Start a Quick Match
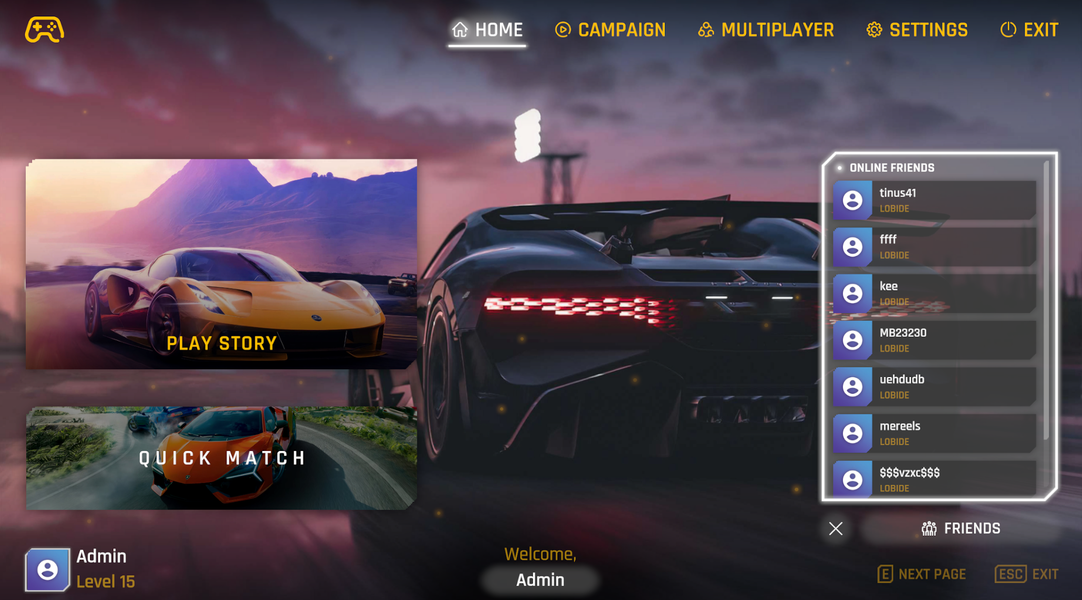Viewport: 1082px width, 600px height. (x=221, y=458)
